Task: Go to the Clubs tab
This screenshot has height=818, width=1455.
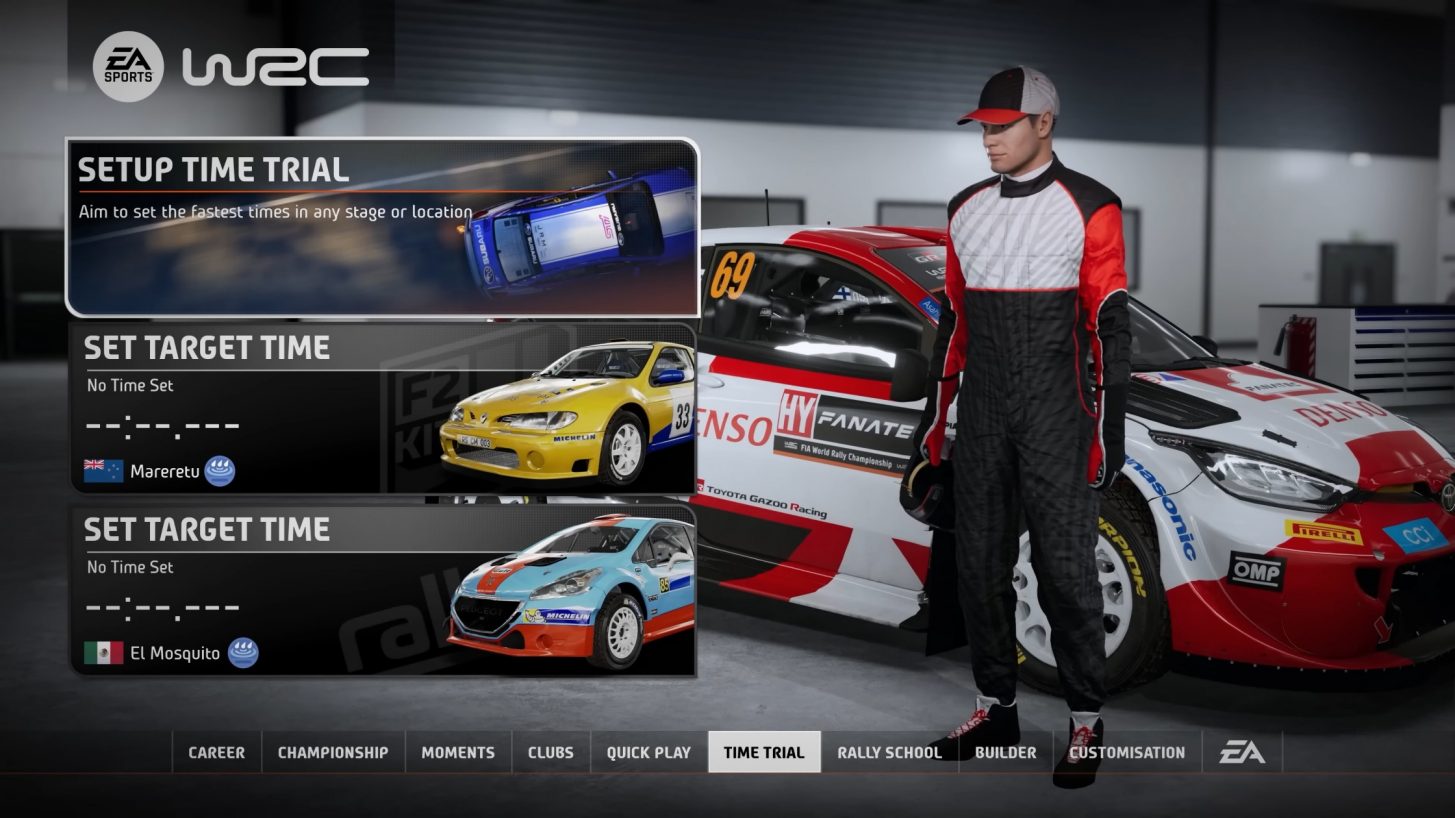Action: click(551, 751)
